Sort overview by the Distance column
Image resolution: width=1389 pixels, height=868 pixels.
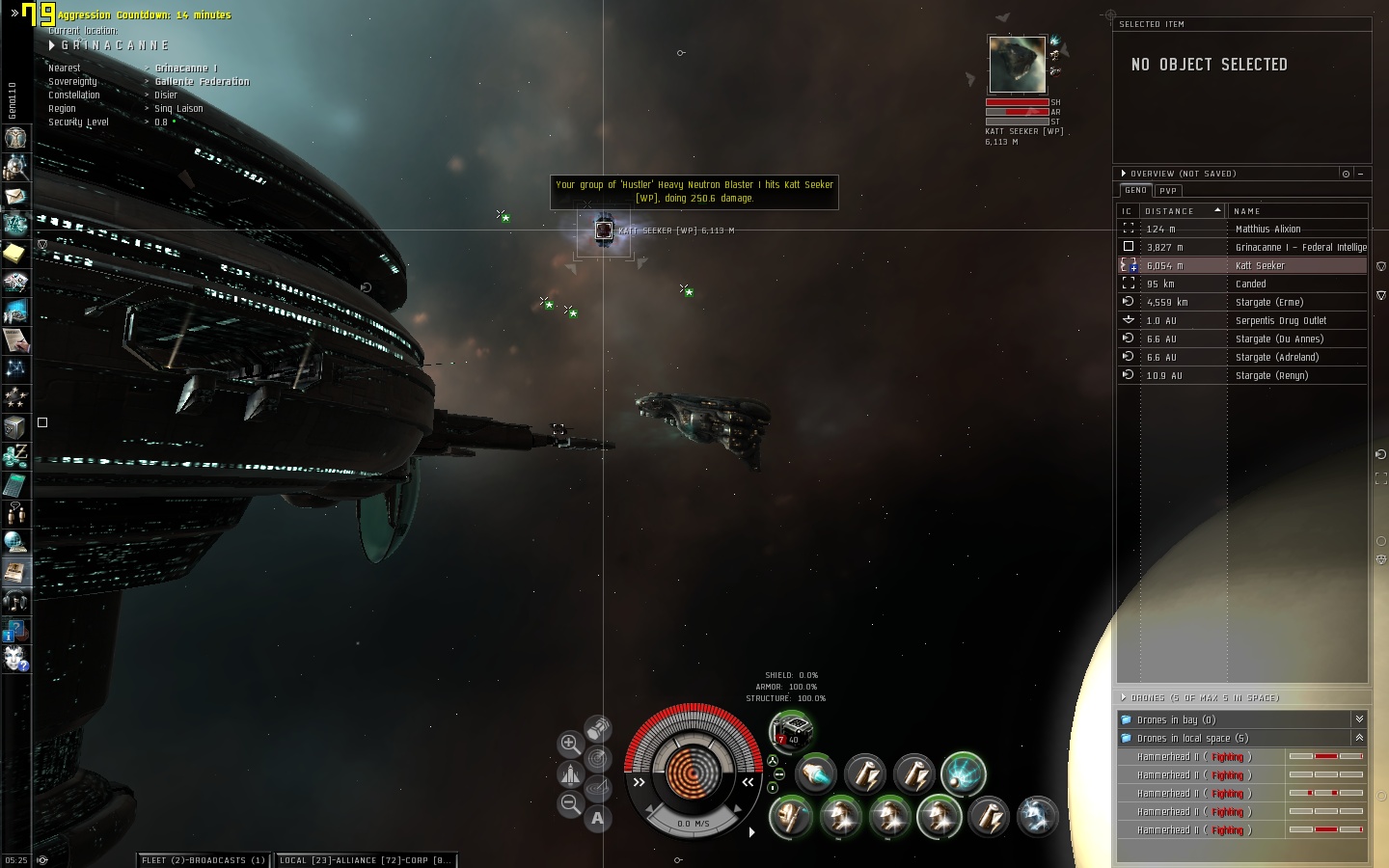1181,211
